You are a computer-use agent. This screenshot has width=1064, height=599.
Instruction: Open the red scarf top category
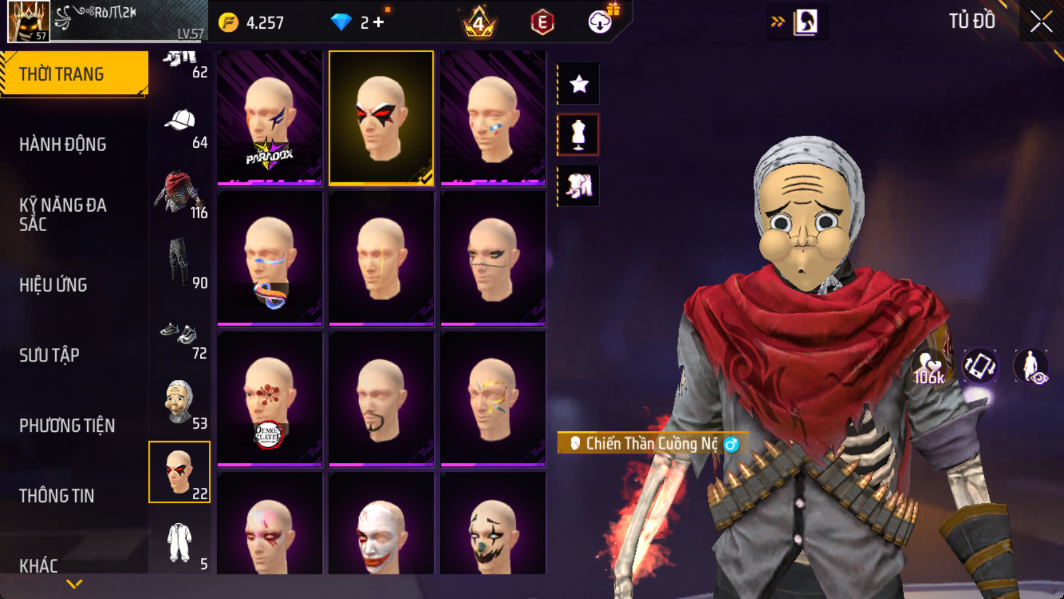click(180, 194)
